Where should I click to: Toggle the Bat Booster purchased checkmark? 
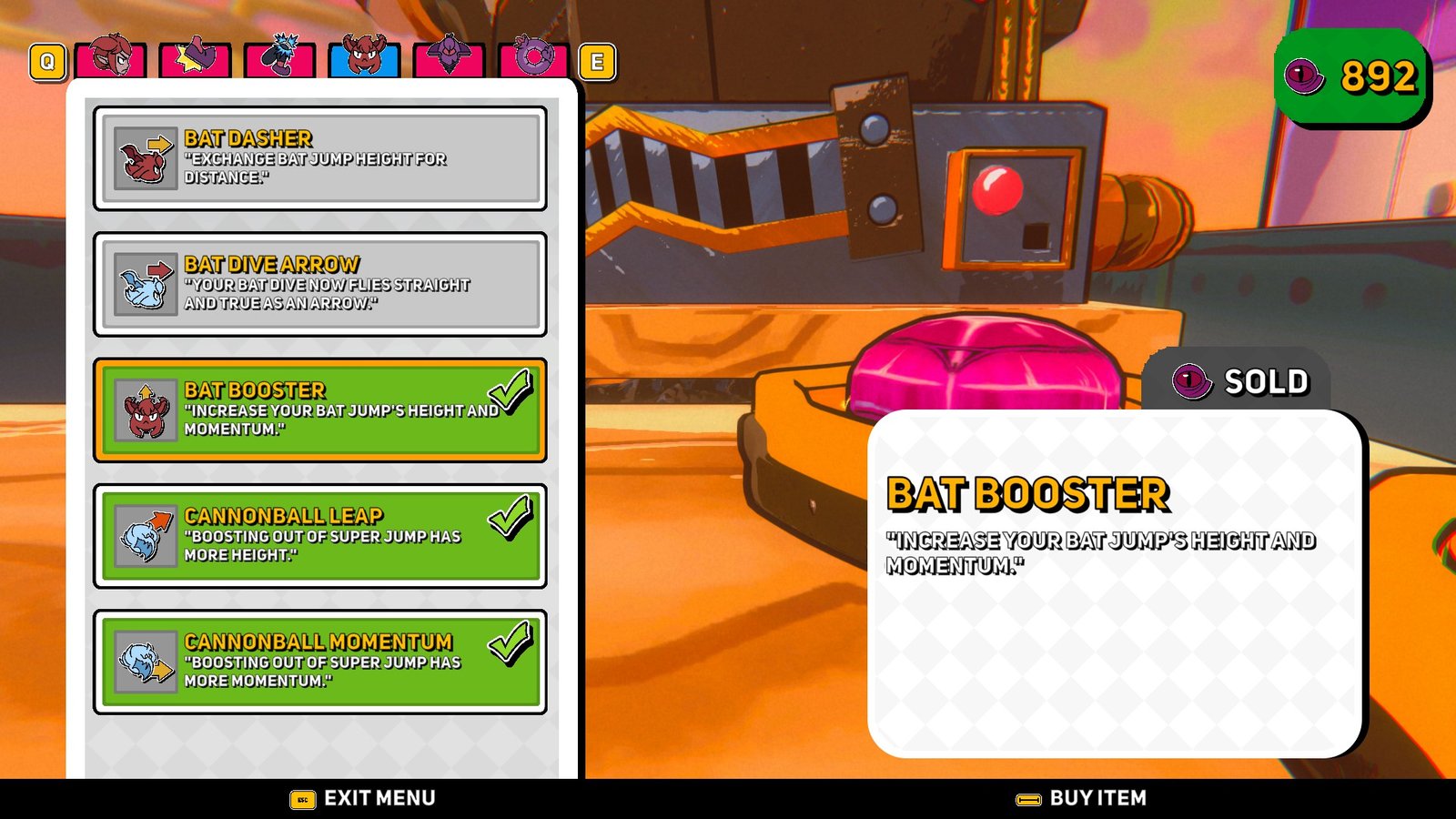coord(510,393)
